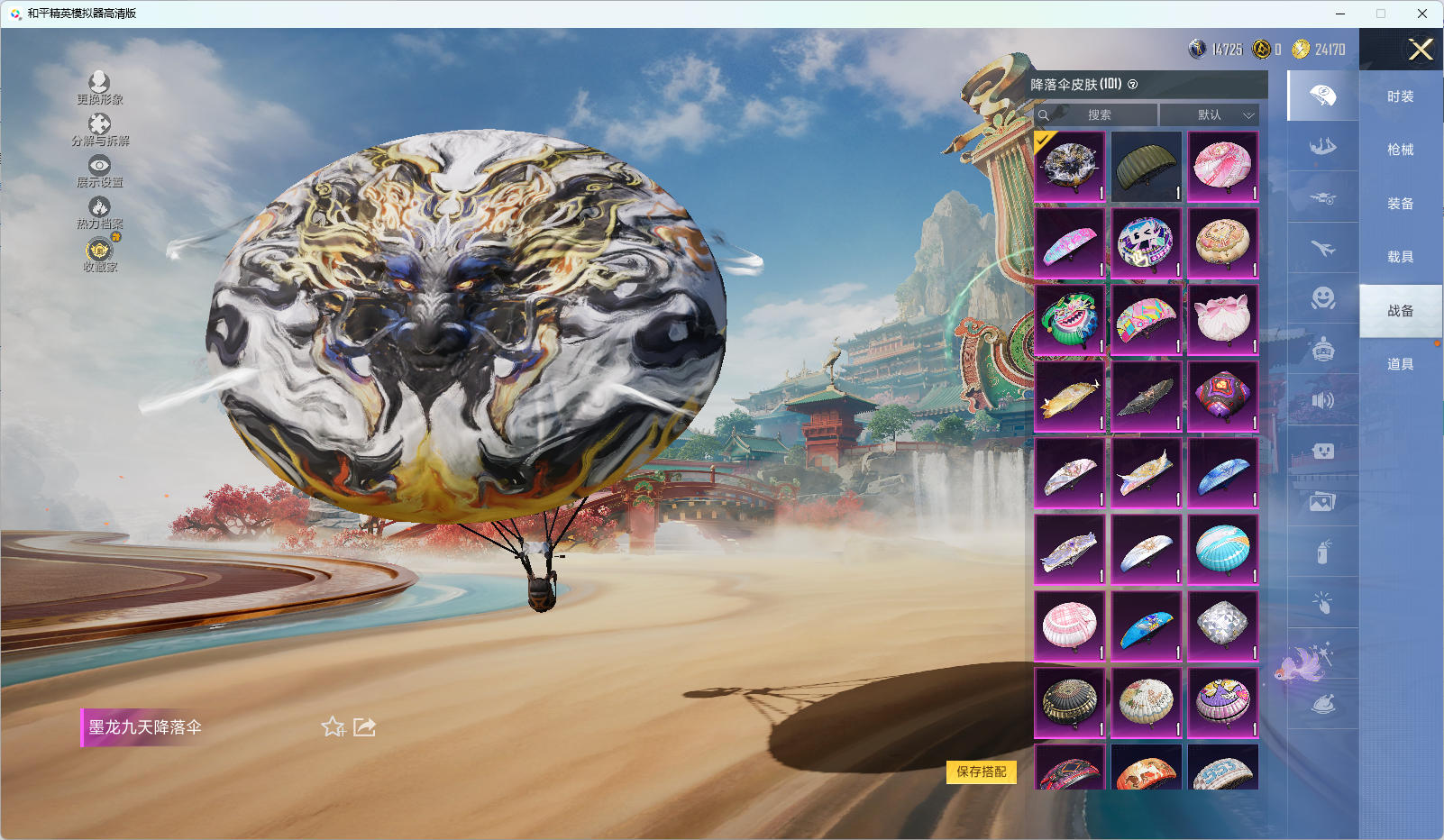Viewport: 1444px width, 840px height.
Task: Select the 装备 equipment tab
Action: click(x=1400, y=204)
